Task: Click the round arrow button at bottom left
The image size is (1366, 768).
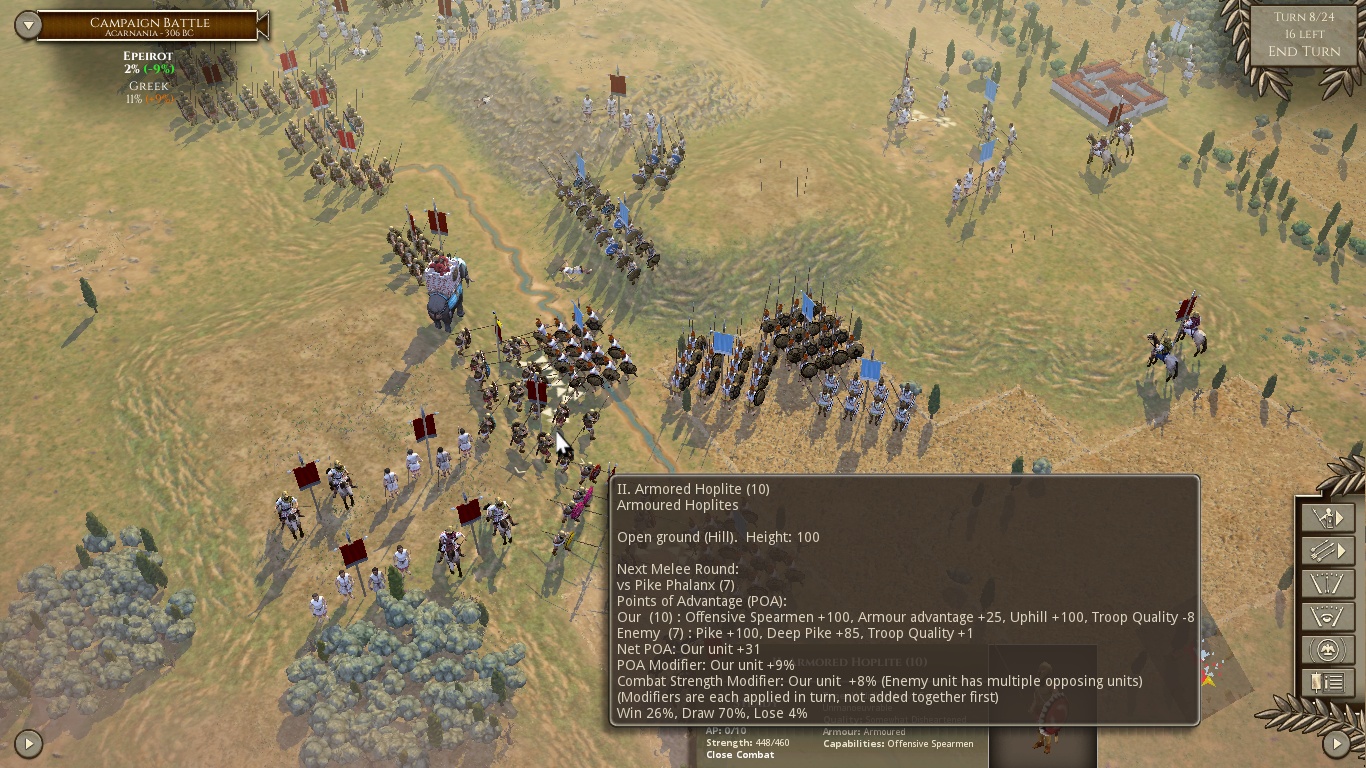Action: tap(28, 743)
